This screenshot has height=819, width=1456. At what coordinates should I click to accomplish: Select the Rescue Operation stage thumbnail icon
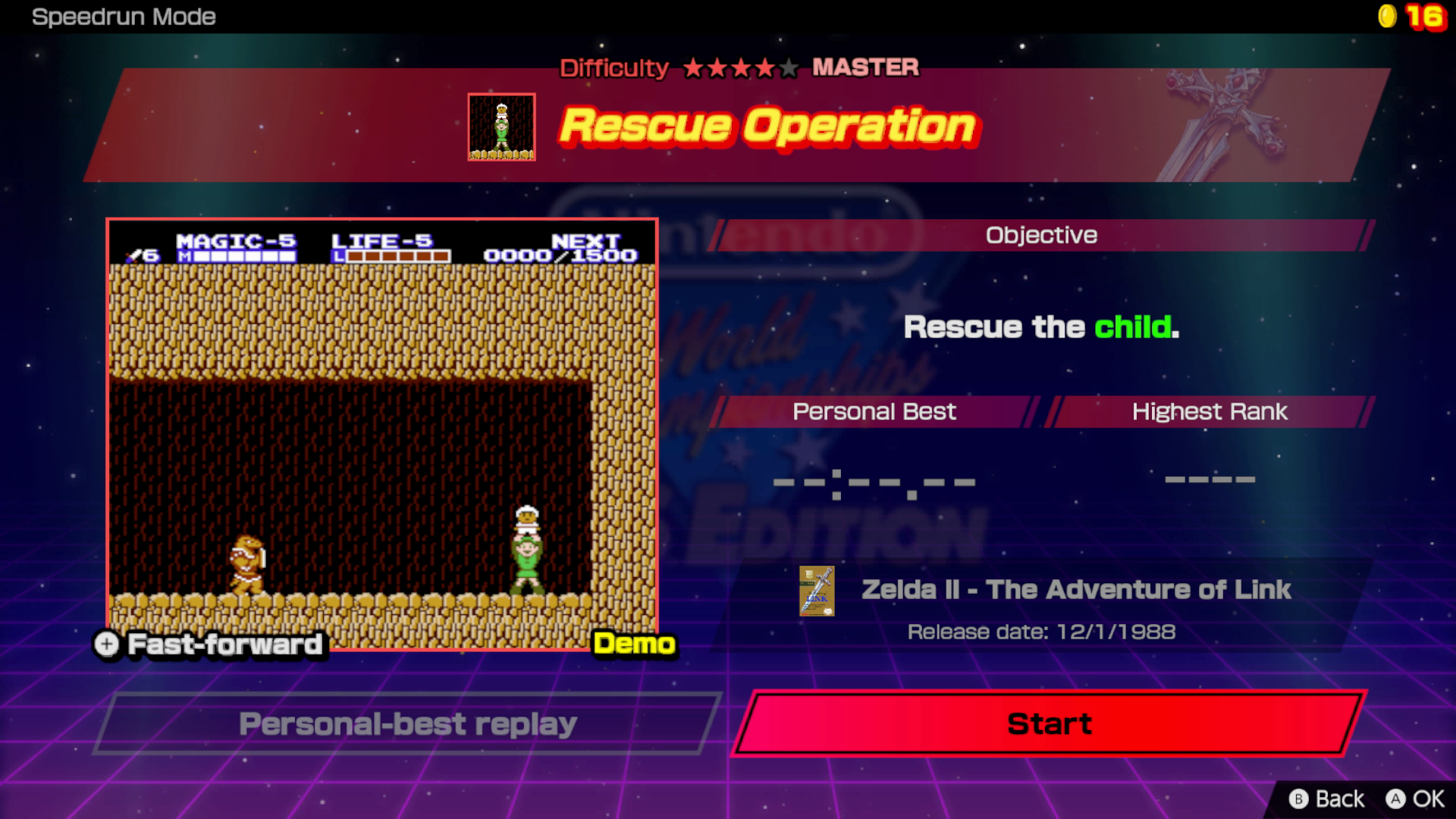coord(500,126)
